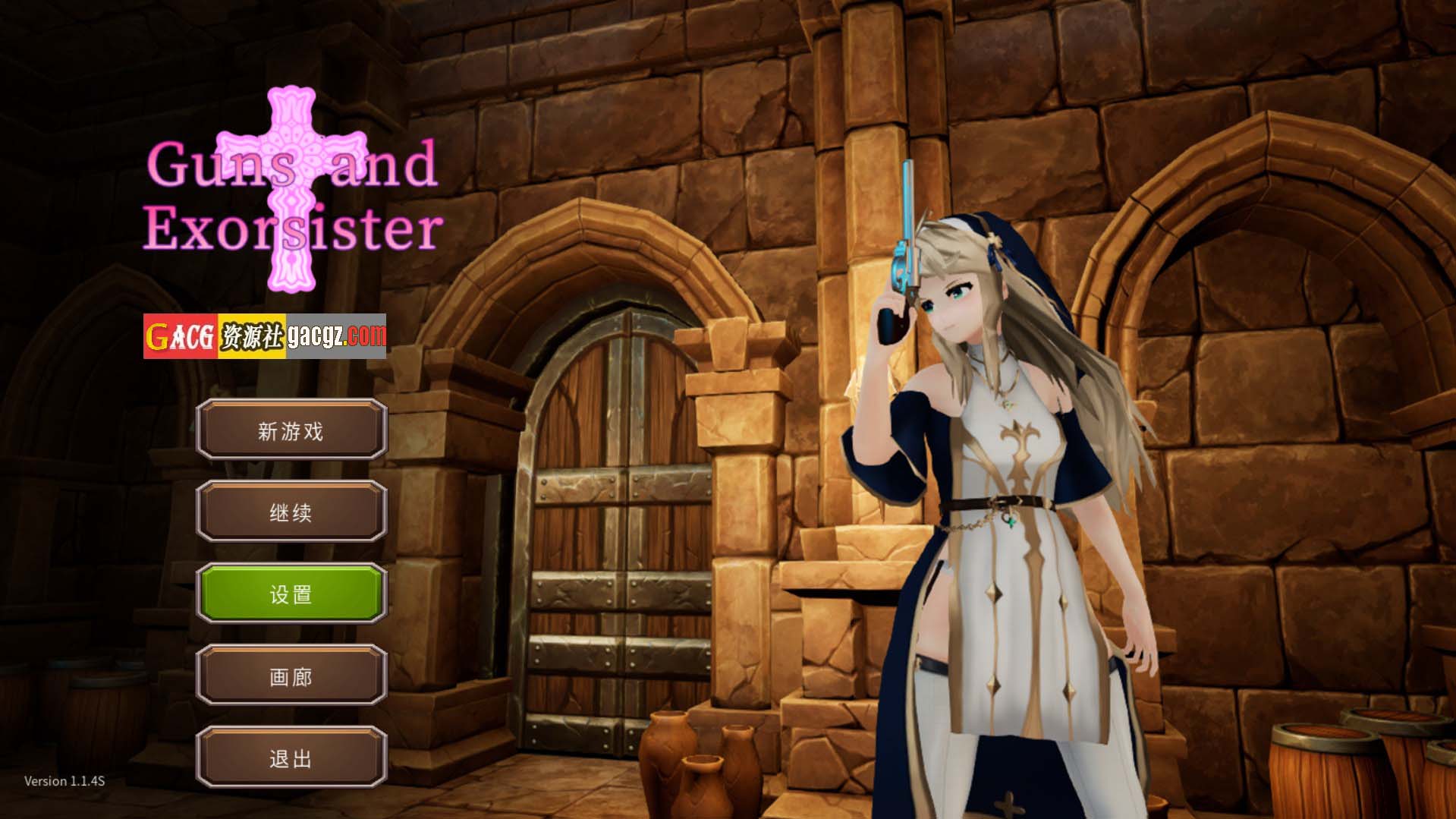Open the green 设置 settings menu
The image size is (1456, 819).
pos(291,594)
